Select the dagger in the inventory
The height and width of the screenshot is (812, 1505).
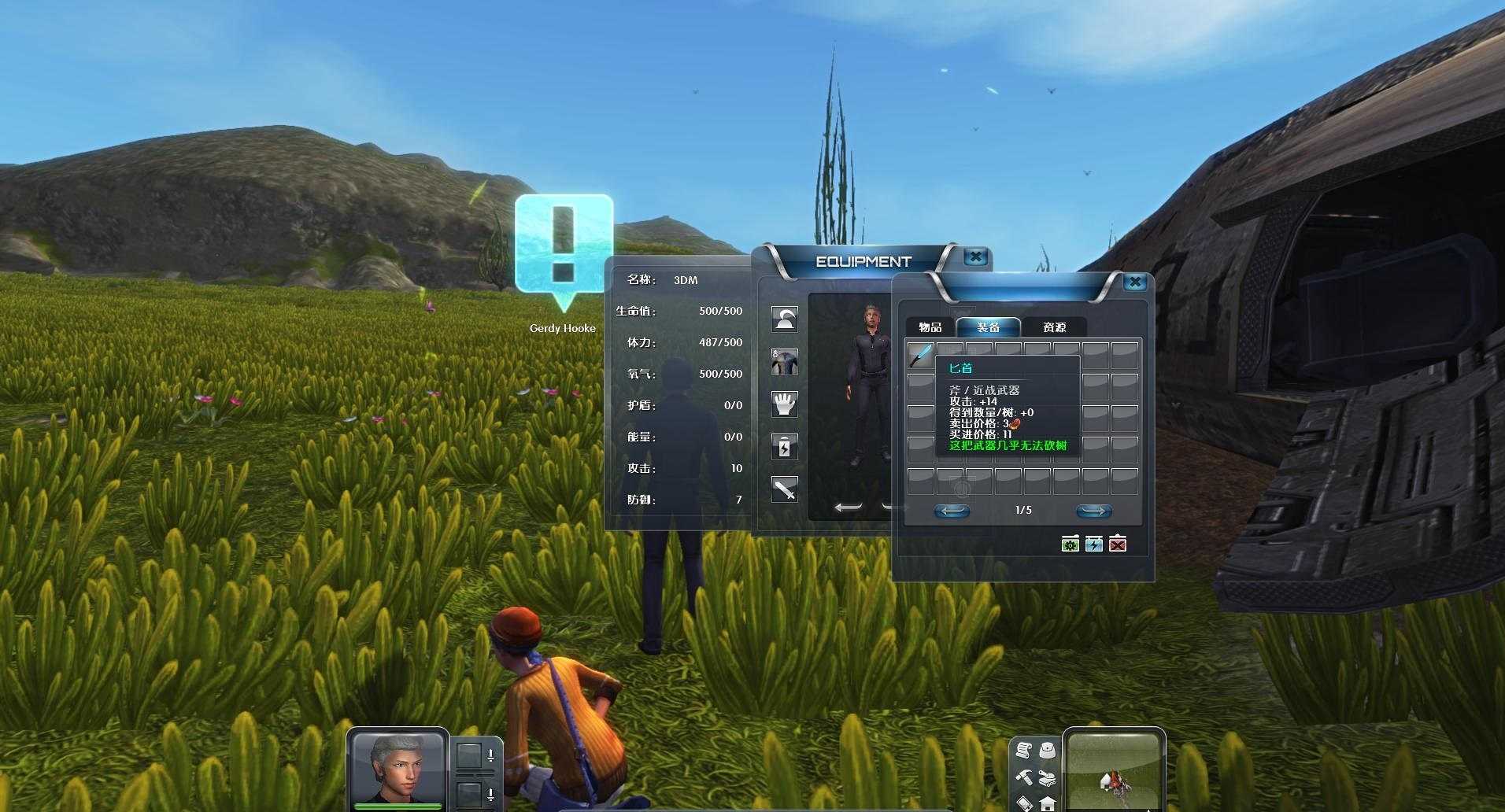click(920, 356)
